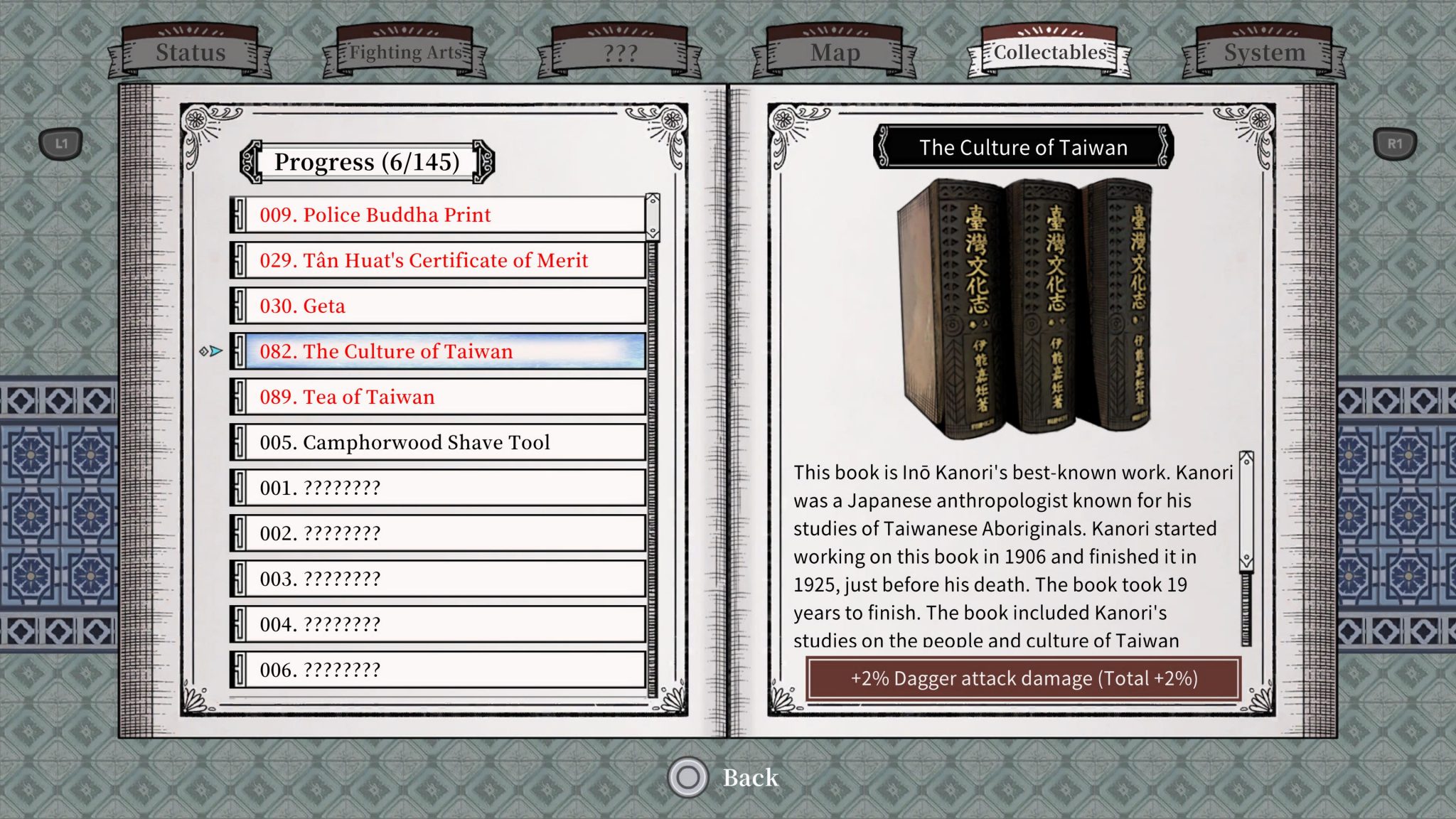The width and height of the screenshot is (1456, 819).
Task: Choose the undiscovered 001 collectable row
Action: pyautogui.click(x=438, y=488)
